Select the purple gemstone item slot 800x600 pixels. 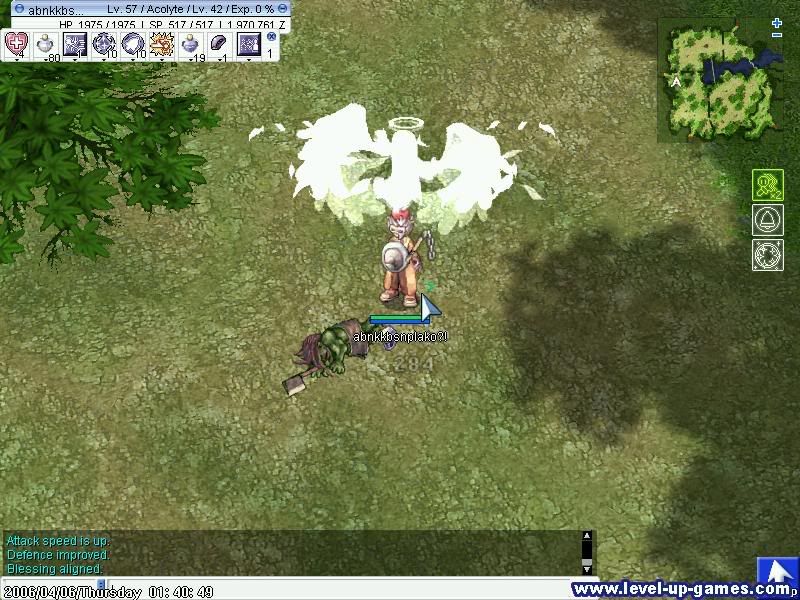click(219, 44)
